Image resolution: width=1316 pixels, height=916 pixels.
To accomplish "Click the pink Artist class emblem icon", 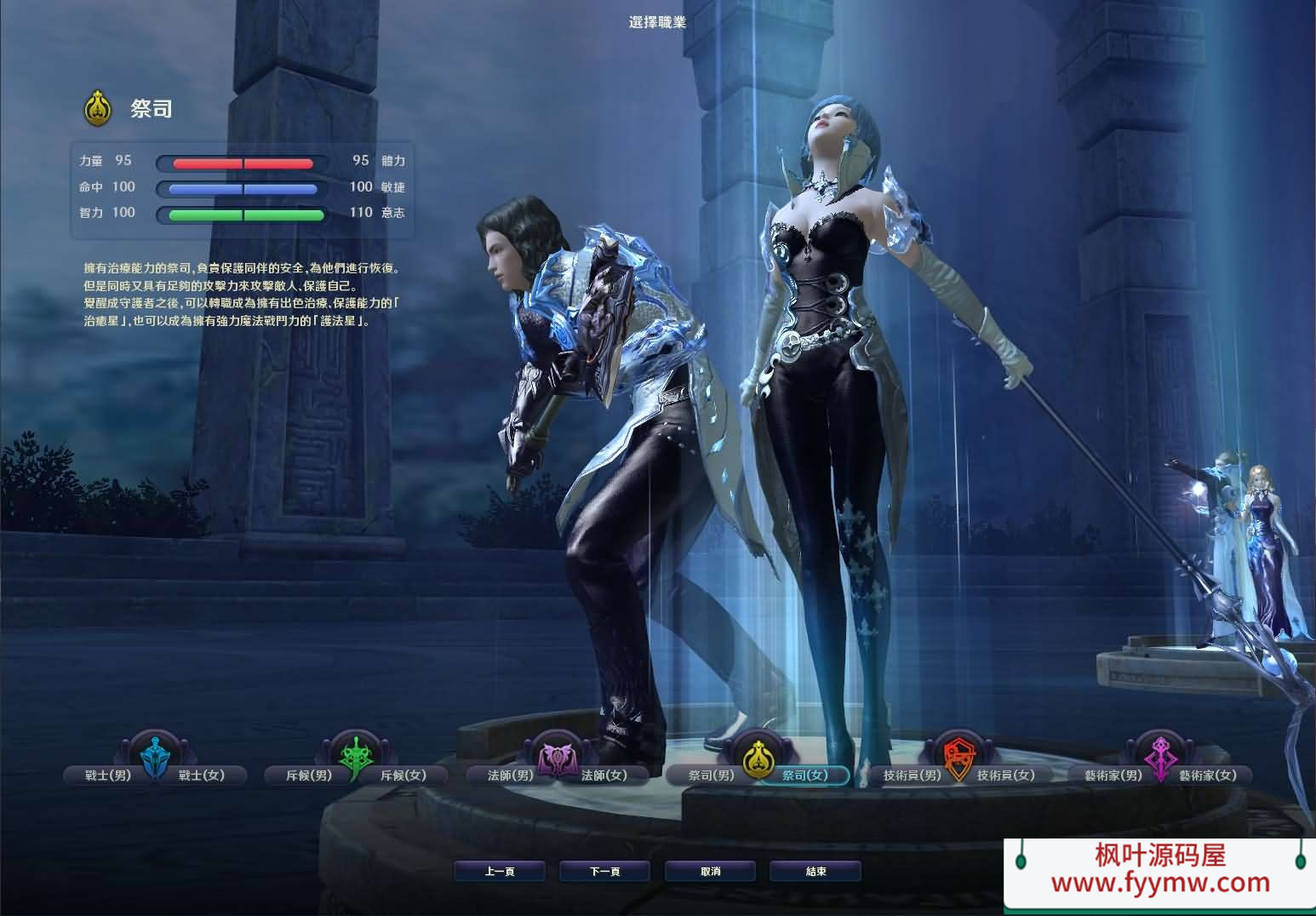I will [1159, 753].
